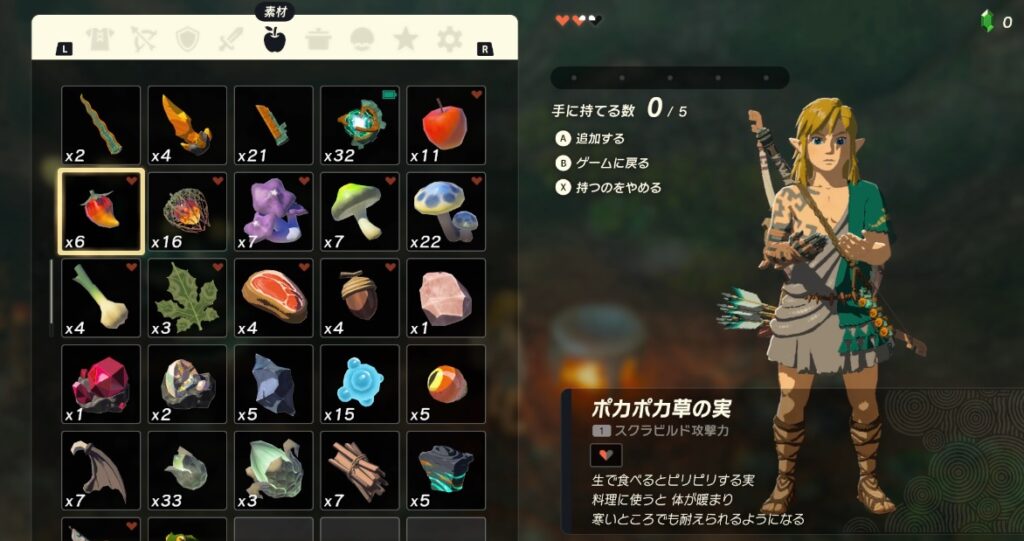Open the cooking pot food tab
Viewport: 1024px width, 541px height.
(x=318, y=40)
